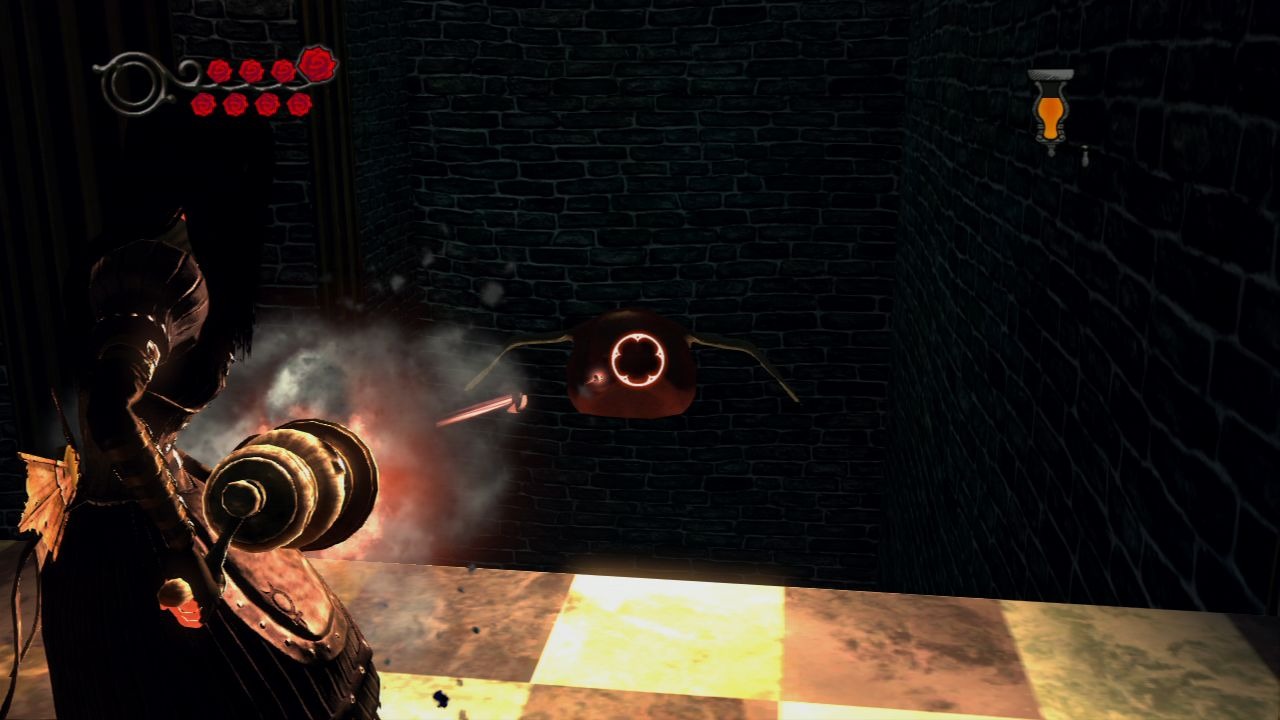
Task: Click the last rose in the bottom row
Action: 298,104
